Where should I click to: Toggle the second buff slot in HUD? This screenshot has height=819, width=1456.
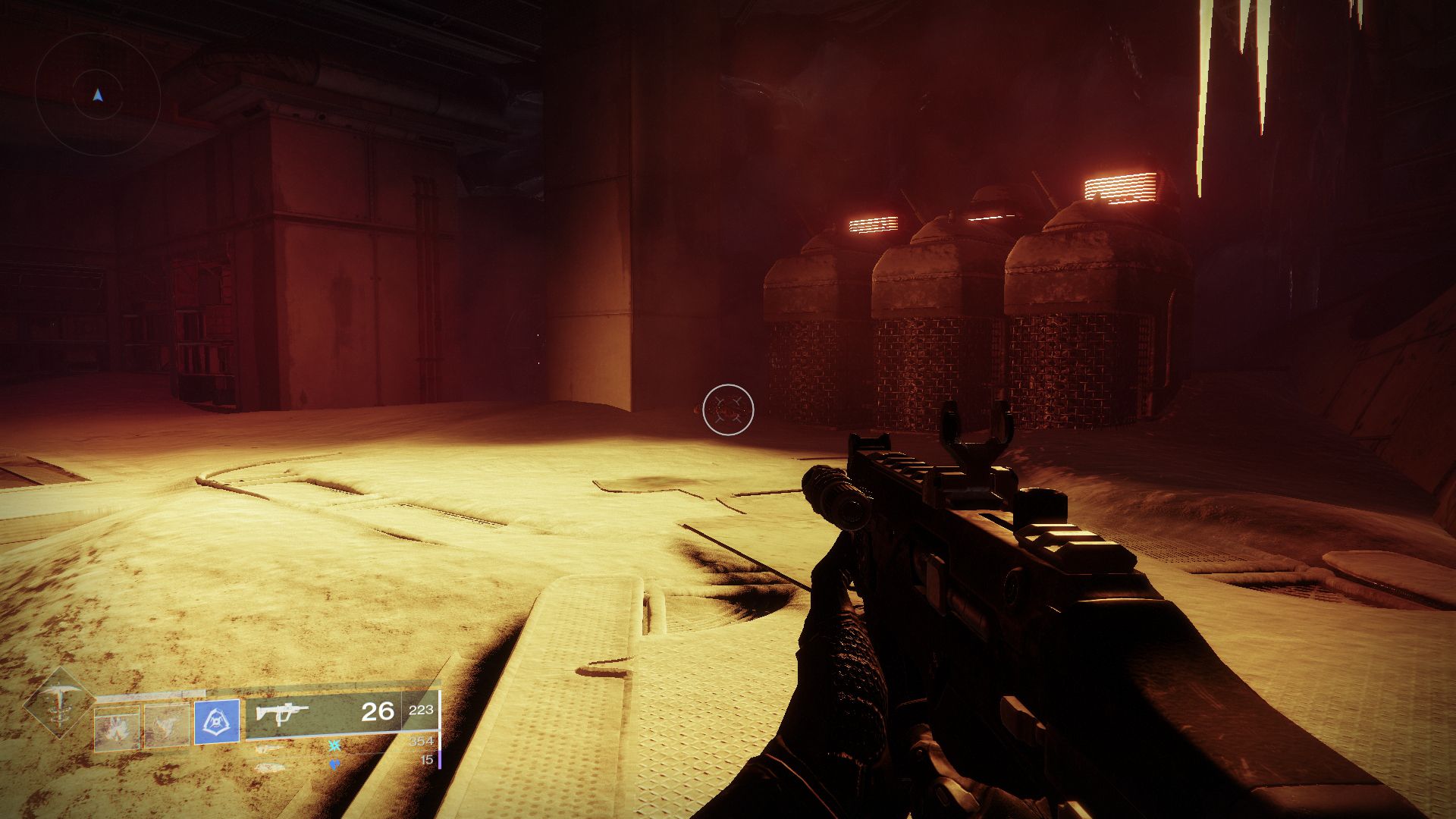coord(165,726)
